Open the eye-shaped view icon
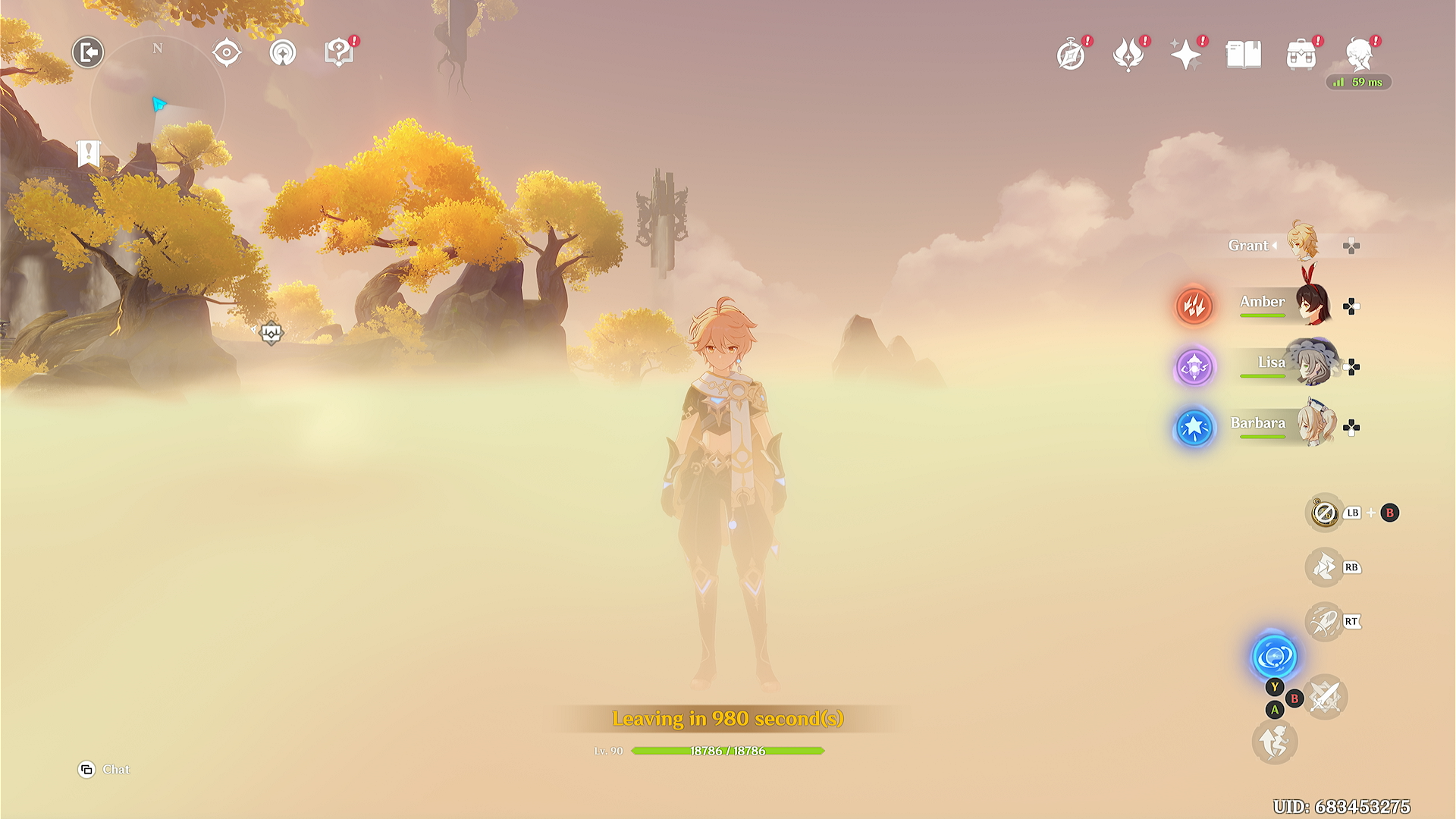 [x=227, y=53]
